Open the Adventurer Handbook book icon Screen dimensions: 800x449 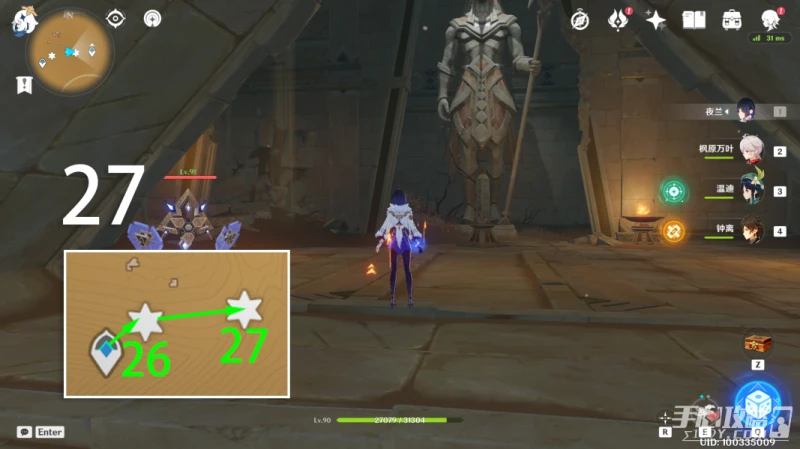coord(694,20)
